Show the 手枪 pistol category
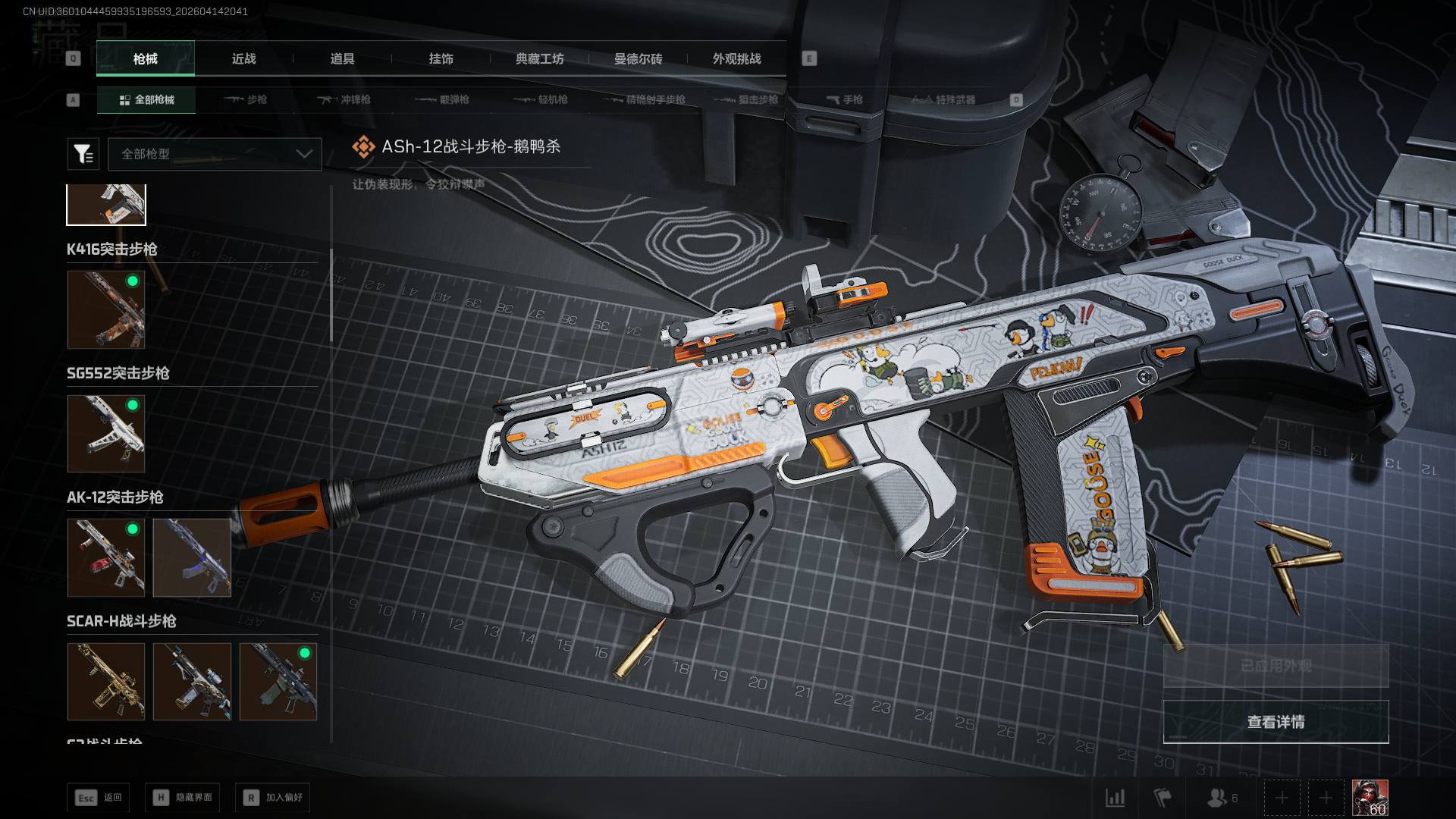 pos(844,99)
